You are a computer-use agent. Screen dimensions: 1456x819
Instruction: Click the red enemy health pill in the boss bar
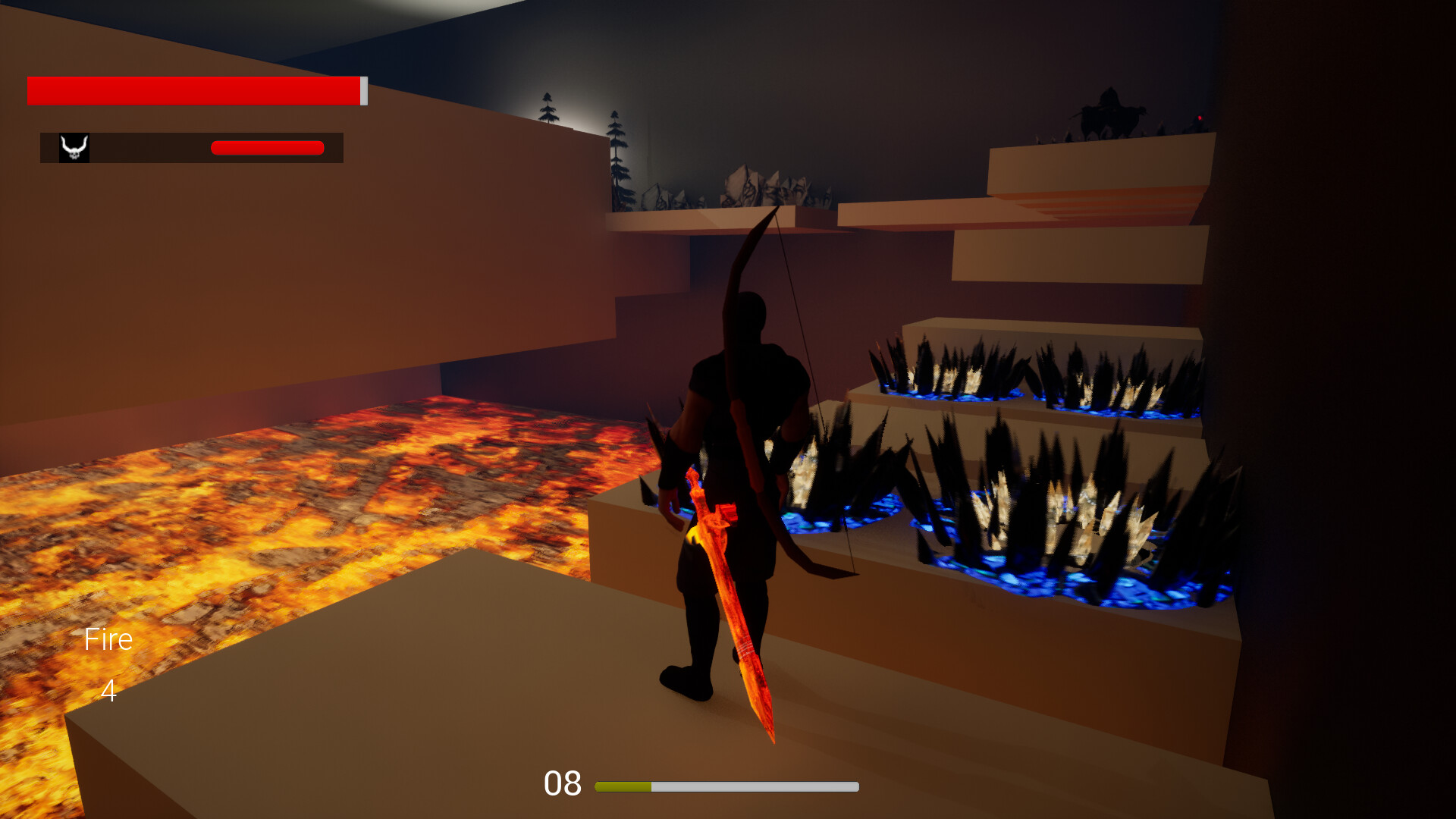pyautogui.click(x=267, y=147)
